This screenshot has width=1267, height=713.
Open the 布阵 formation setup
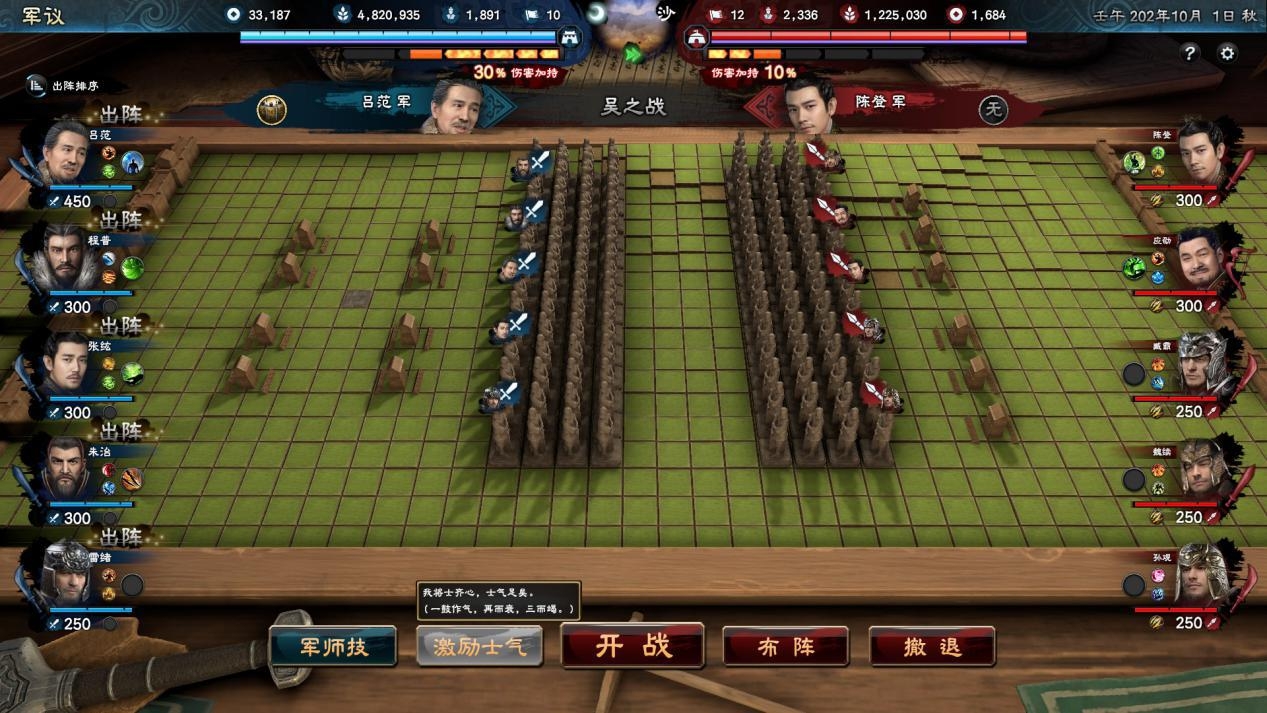(785, 646)
